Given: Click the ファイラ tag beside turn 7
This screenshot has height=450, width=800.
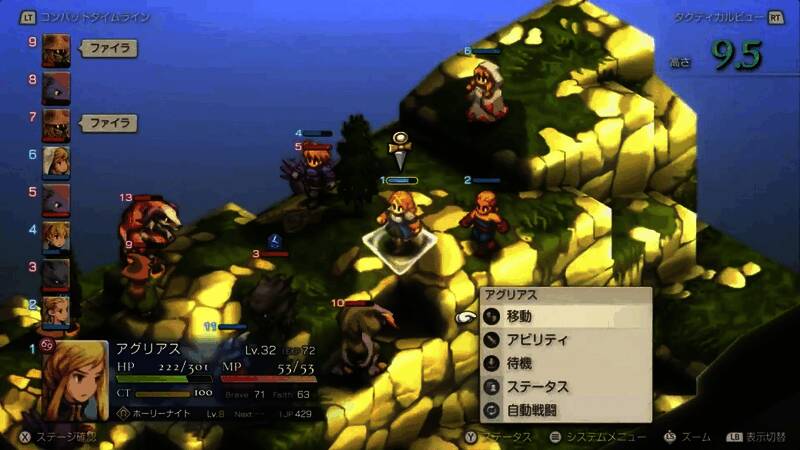Looking at the screenshot, I should (107, 124).
